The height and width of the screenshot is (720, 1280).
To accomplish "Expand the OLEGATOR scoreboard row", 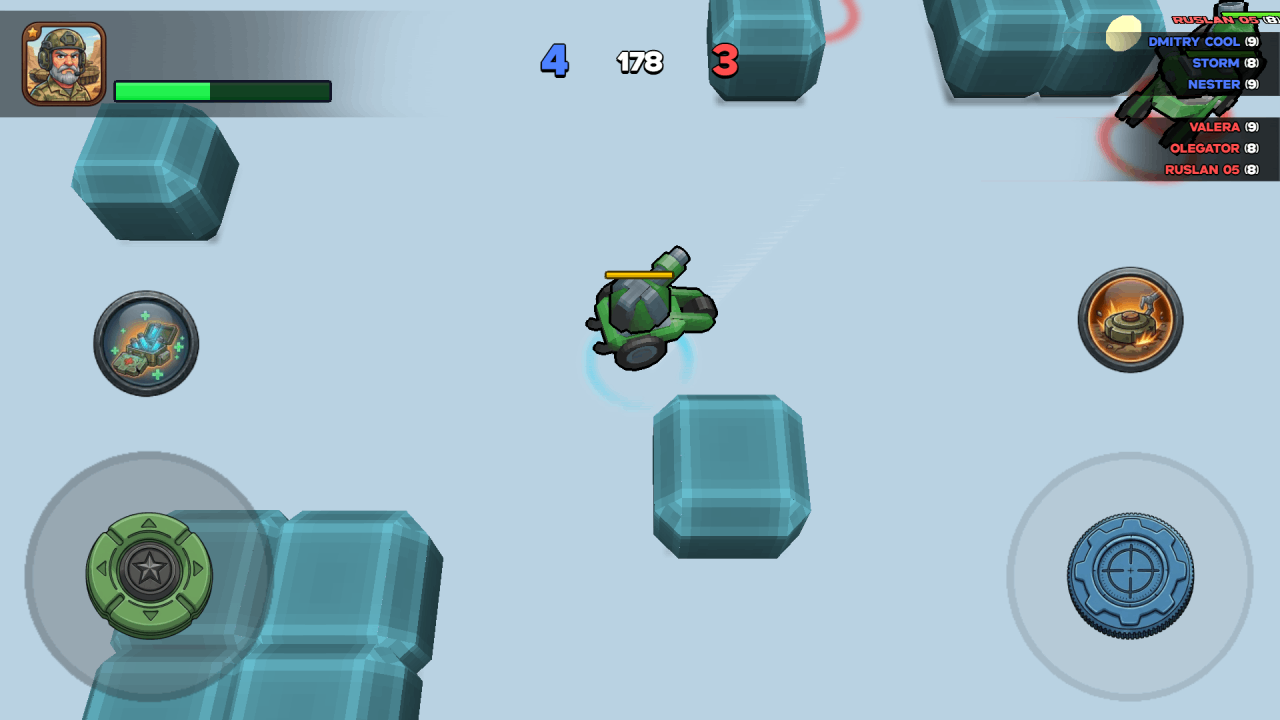I will 1205,148.
